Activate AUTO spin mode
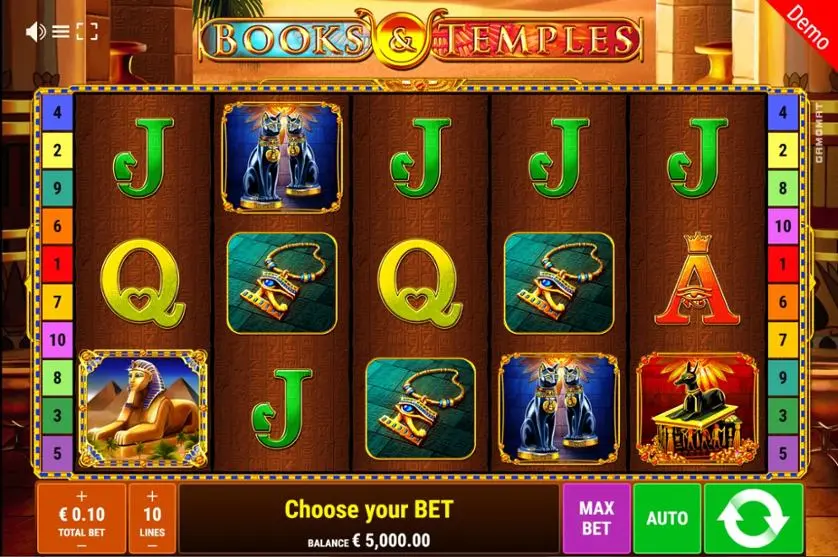Image resolution: width=838 pixels, height=557 pixels. pos(667,518)
